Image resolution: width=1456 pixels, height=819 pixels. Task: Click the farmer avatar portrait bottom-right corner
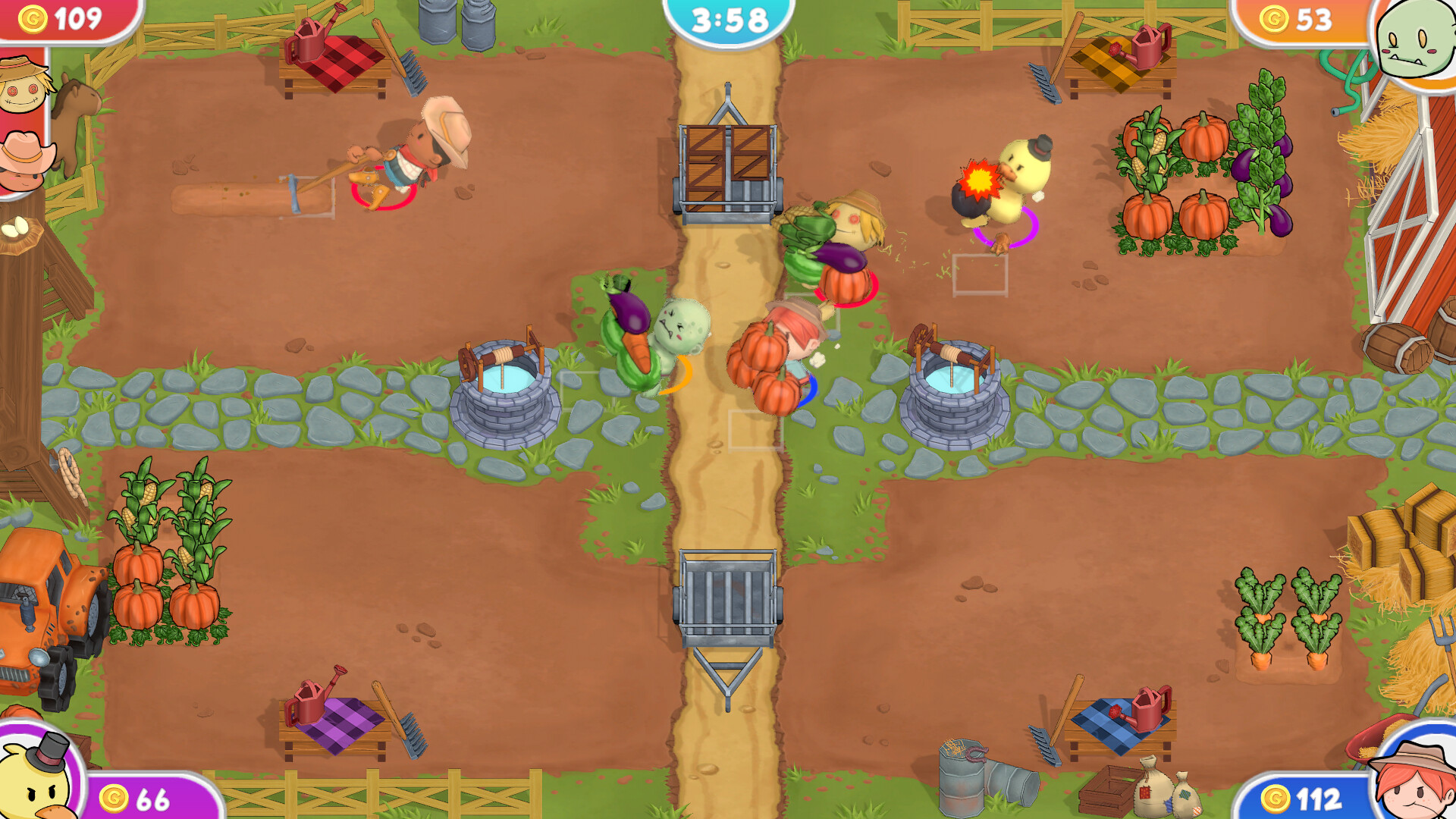point(1417,781)
